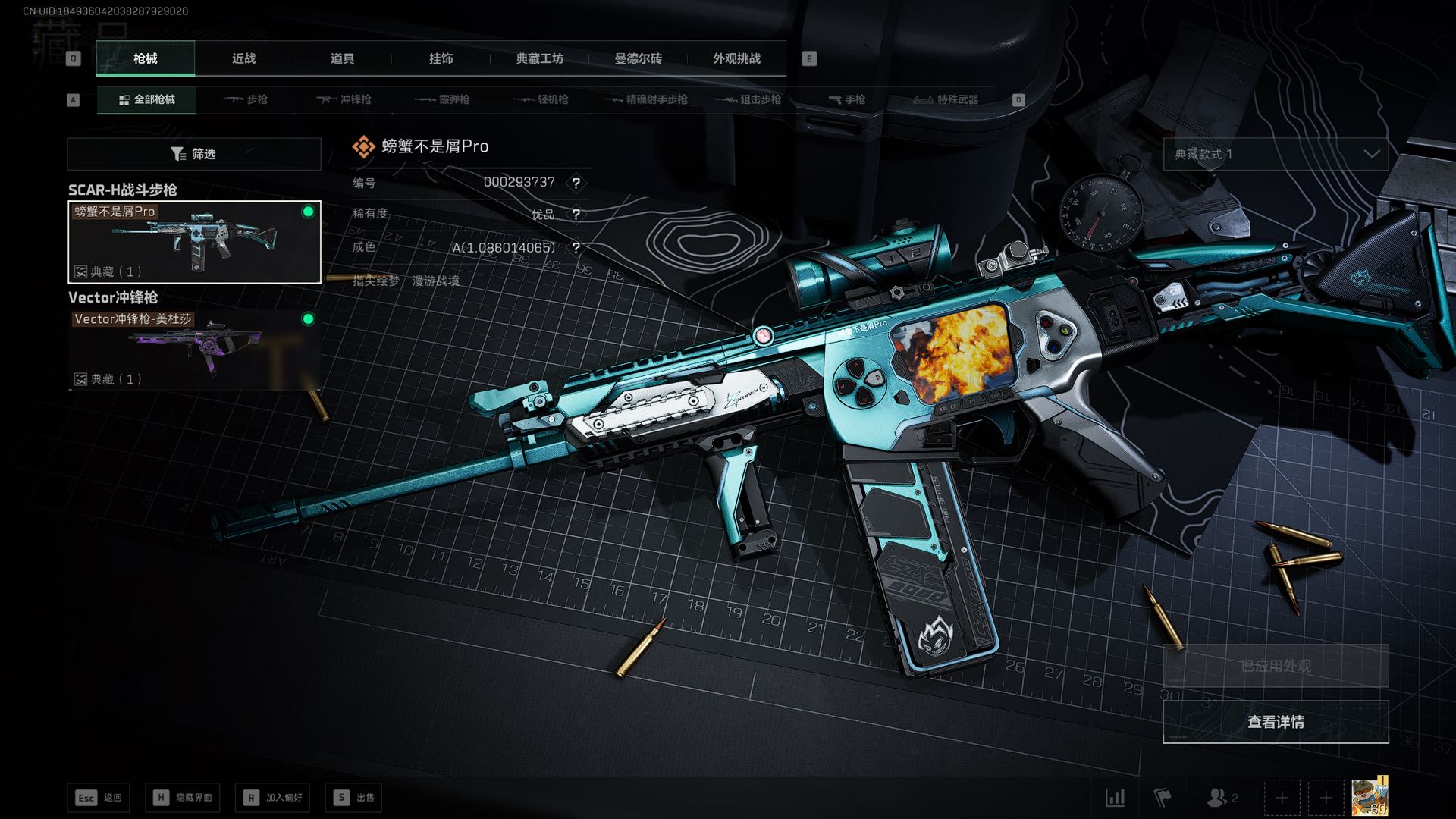Show only 轻机枪 light machine guns

pos(541,99)
